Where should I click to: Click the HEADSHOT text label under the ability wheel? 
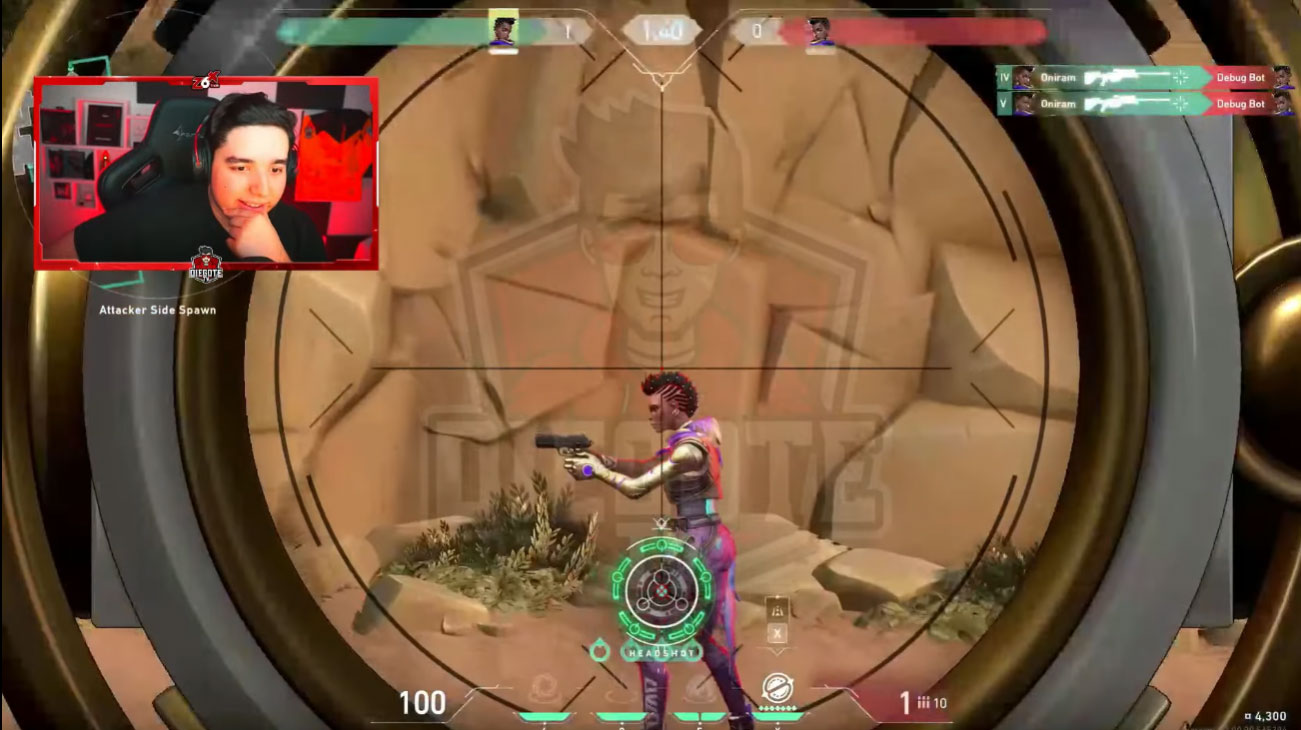(661, 652)
